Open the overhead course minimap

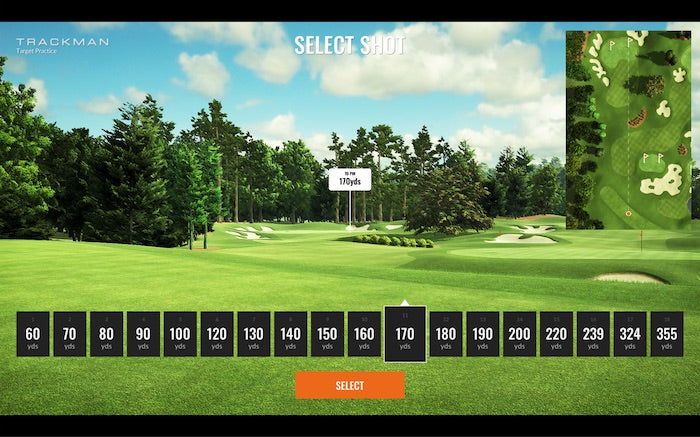pos(628,130)
